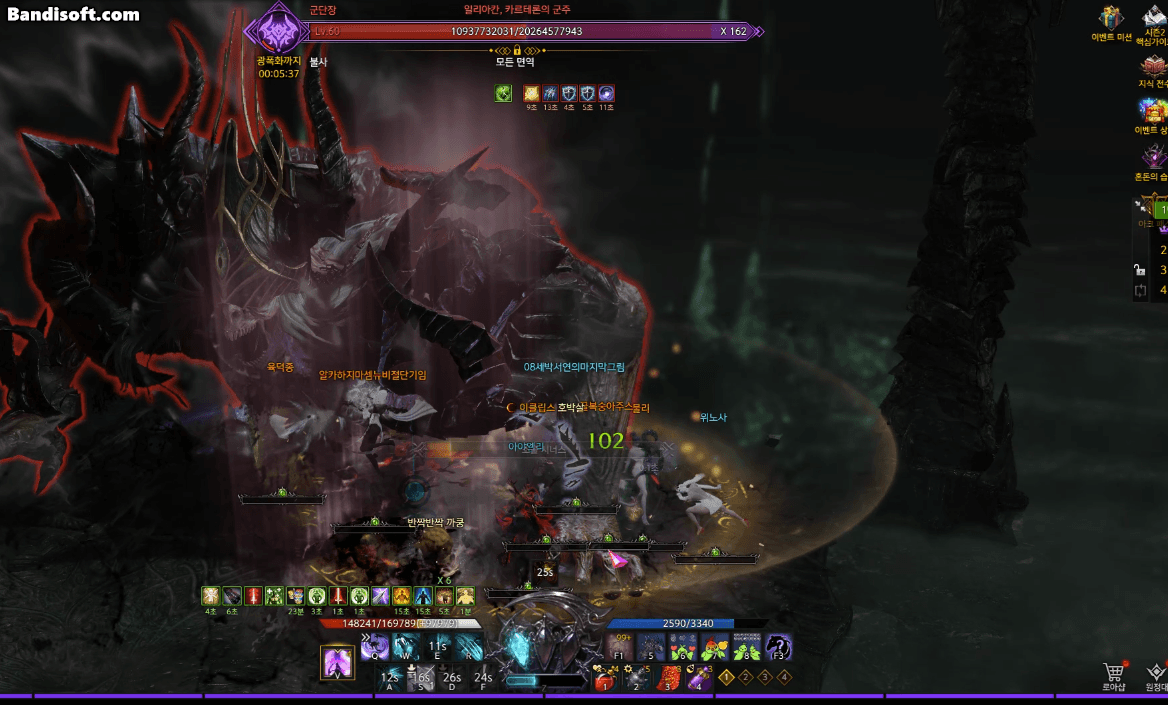Open the 시즌2 핵심가이드 book icon
This screenshot has height=705, width=1168.
pos(1155,17)
